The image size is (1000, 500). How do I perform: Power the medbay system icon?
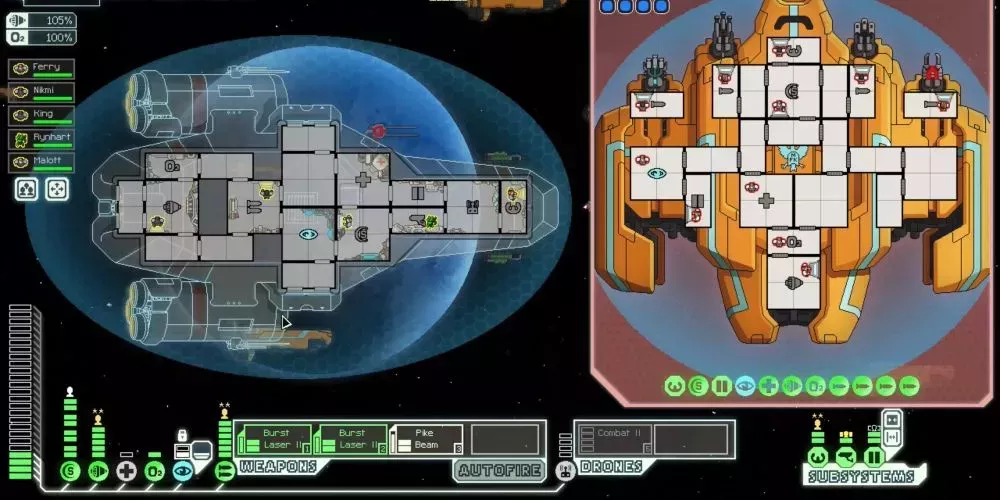click(x=126, y=471)
